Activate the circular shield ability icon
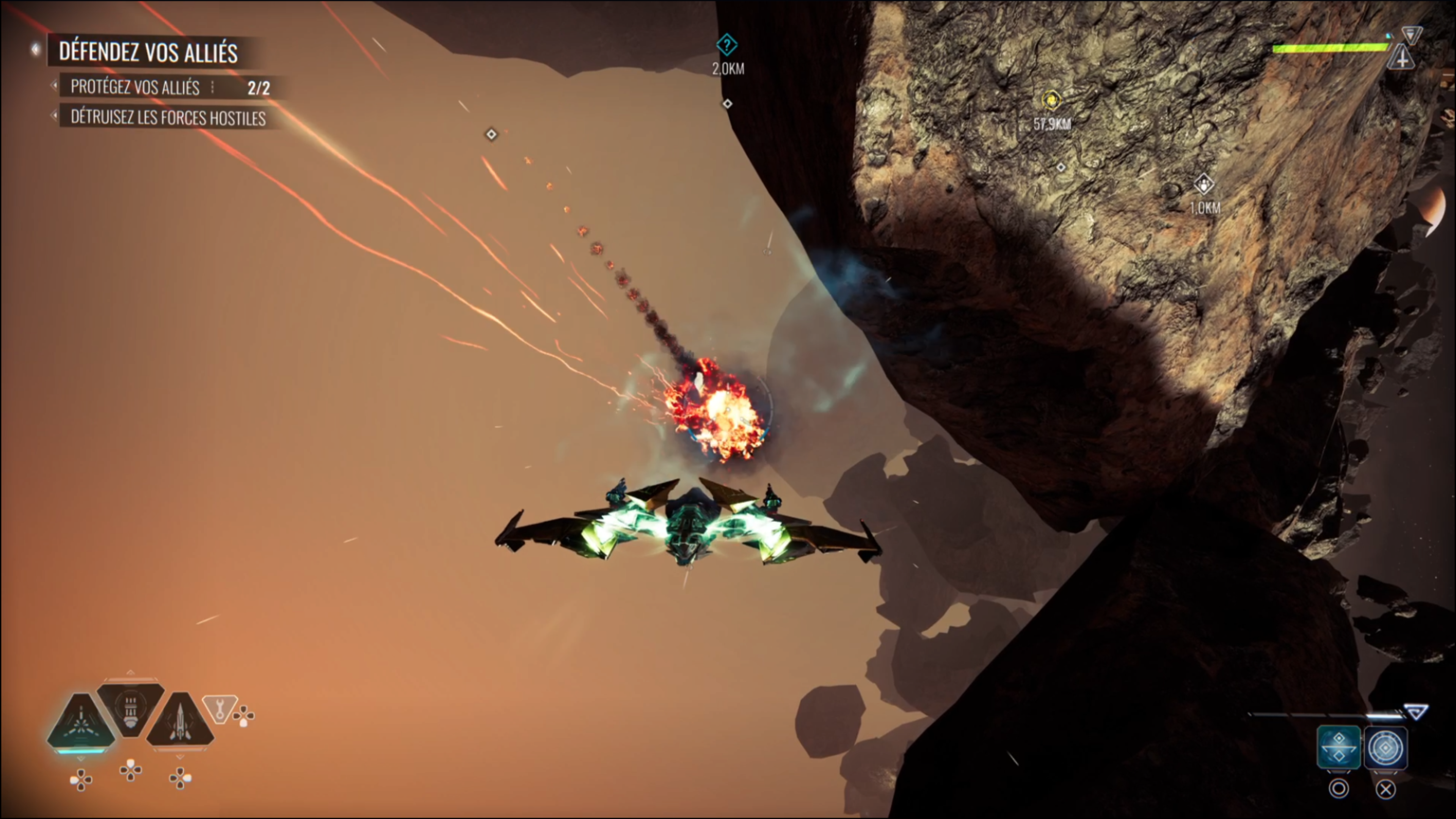 pos(1385,748)
